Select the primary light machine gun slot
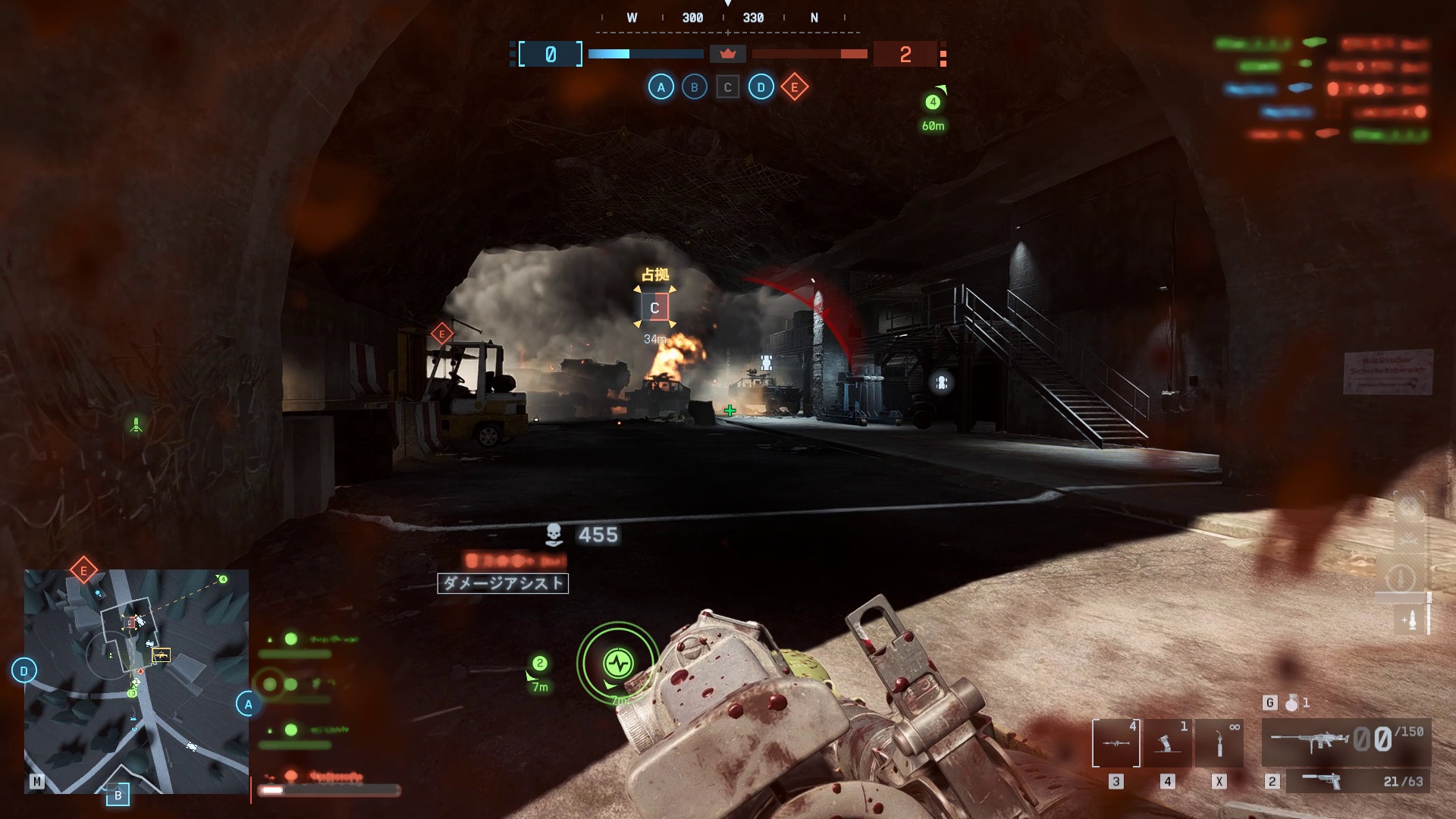 [x=1346, y=741]
